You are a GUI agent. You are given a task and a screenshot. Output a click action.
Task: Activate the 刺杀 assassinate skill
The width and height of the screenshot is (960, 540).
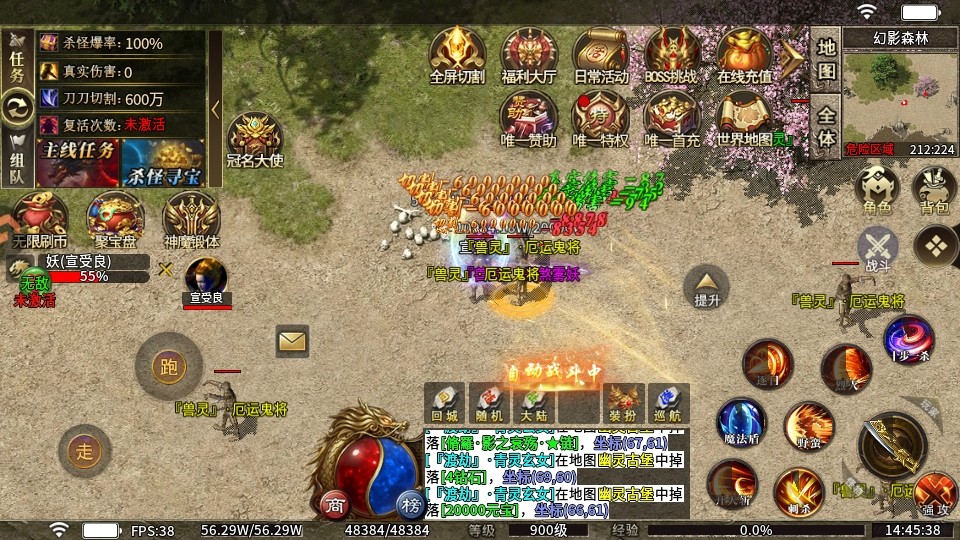point(798,492)
